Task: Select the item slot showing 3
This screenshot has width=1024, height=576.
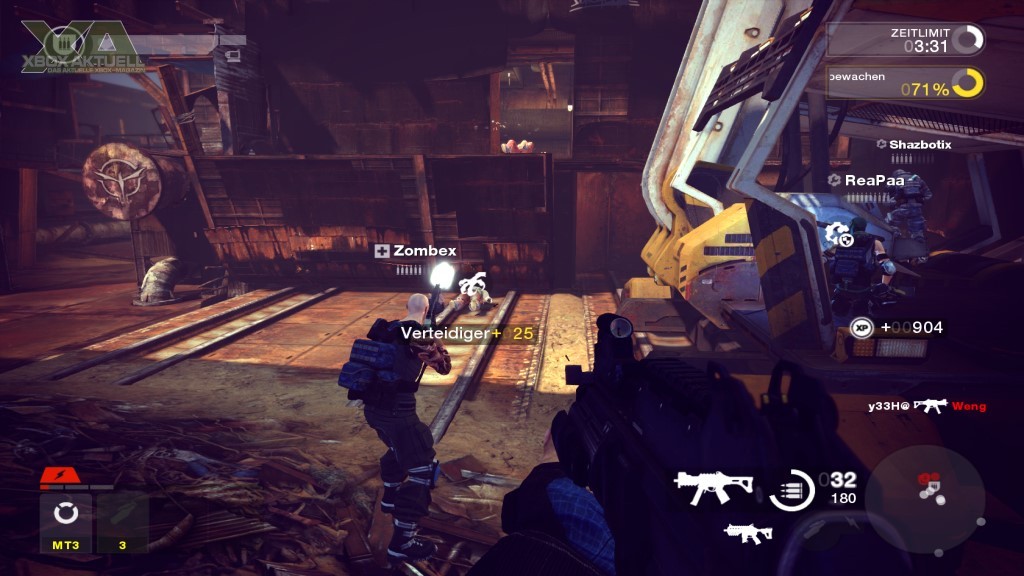Action: [x=123, y=522]
